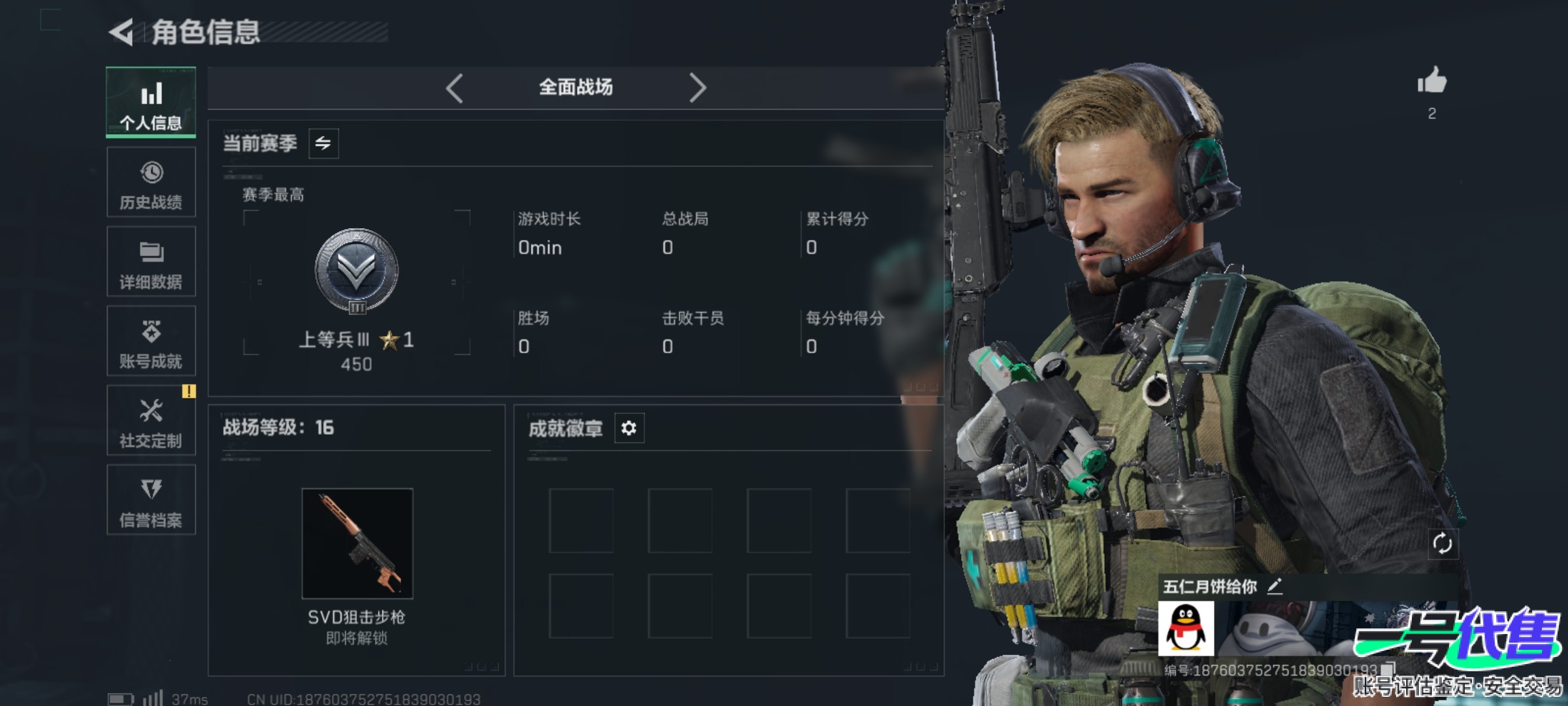
Task: Click the left arrow beside 全面战场
Action: click(x=455, y=88)
